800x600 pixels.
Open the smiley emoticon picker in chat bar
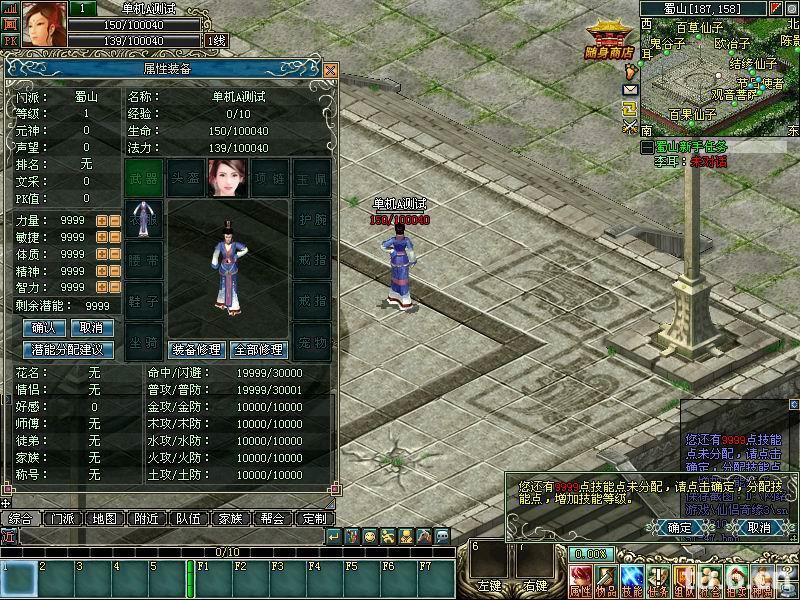pos(370,537)
